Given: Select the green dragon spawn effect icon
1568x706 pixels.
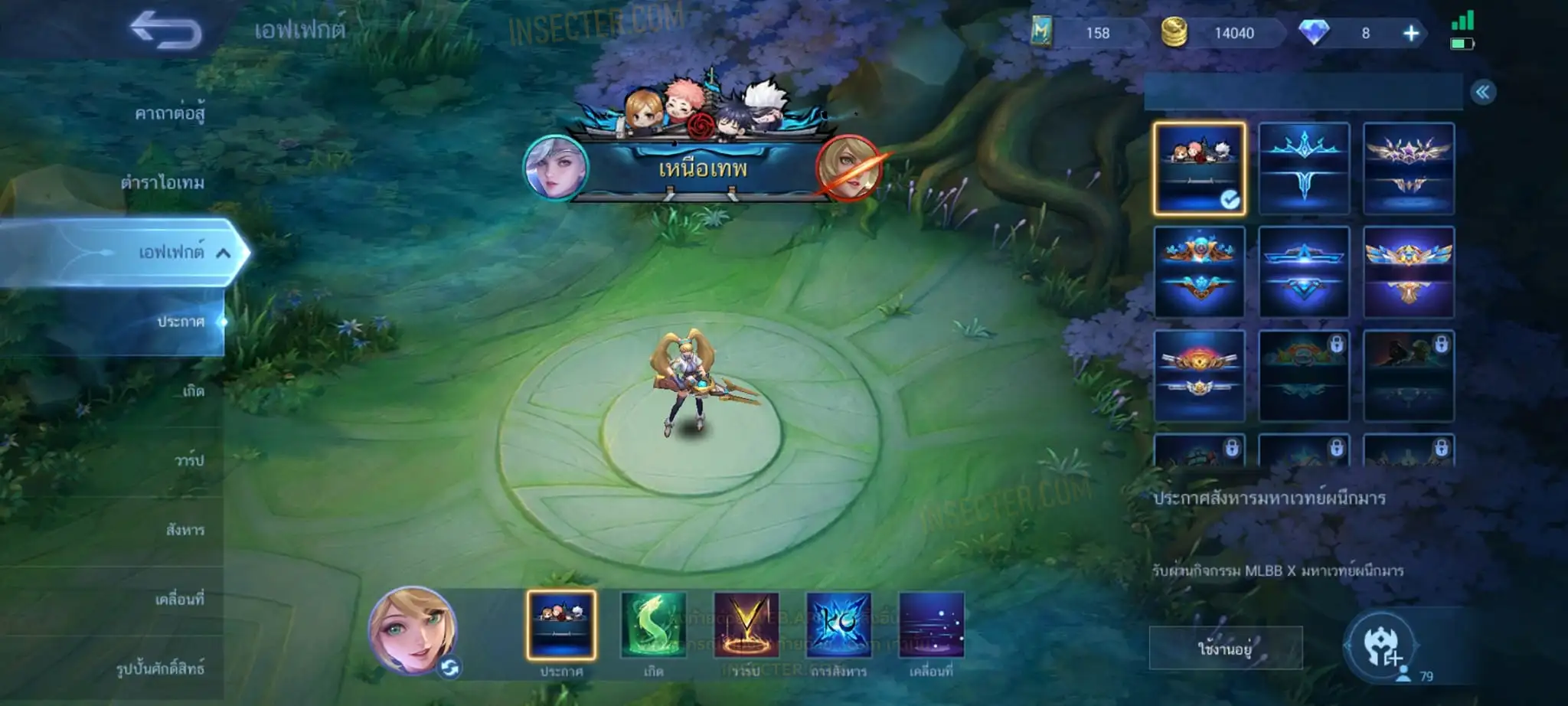Looking at the screenshot, I should [x=653, y=626].
